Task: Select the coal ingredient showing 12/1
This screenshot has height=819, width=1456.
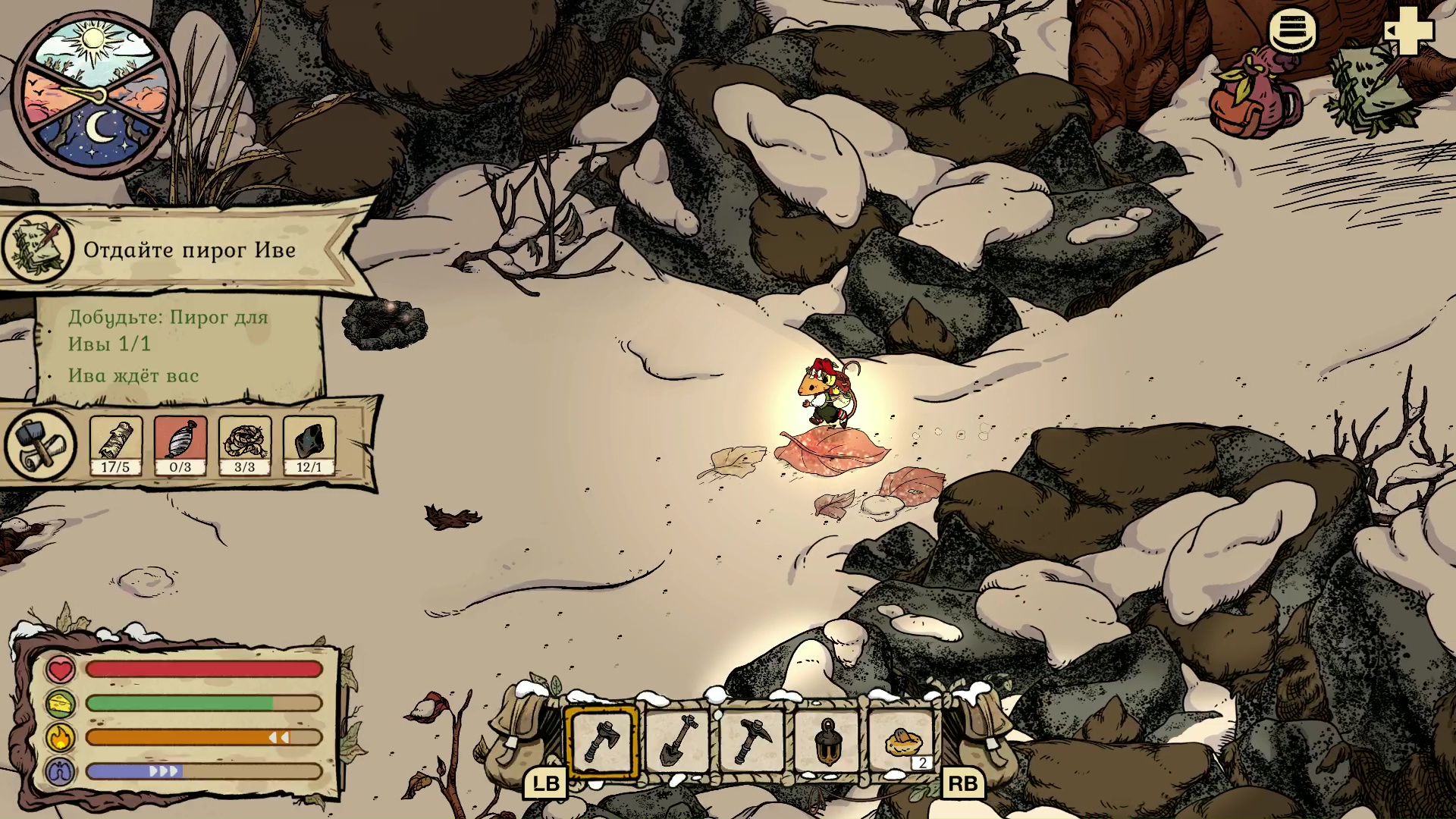Action: (x=309, y=445)
